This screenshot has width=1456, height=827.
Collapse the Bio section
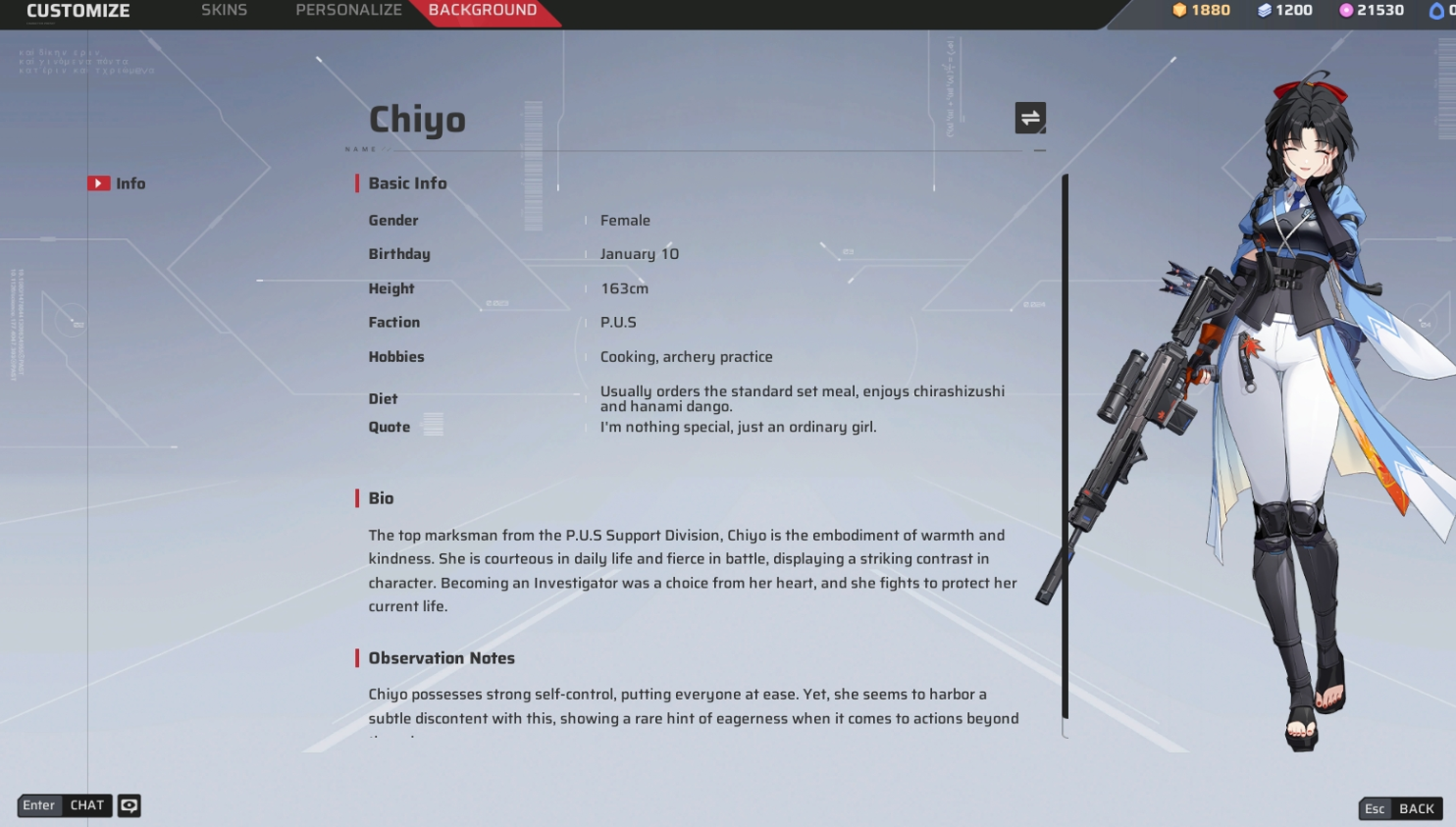[381, 498]
